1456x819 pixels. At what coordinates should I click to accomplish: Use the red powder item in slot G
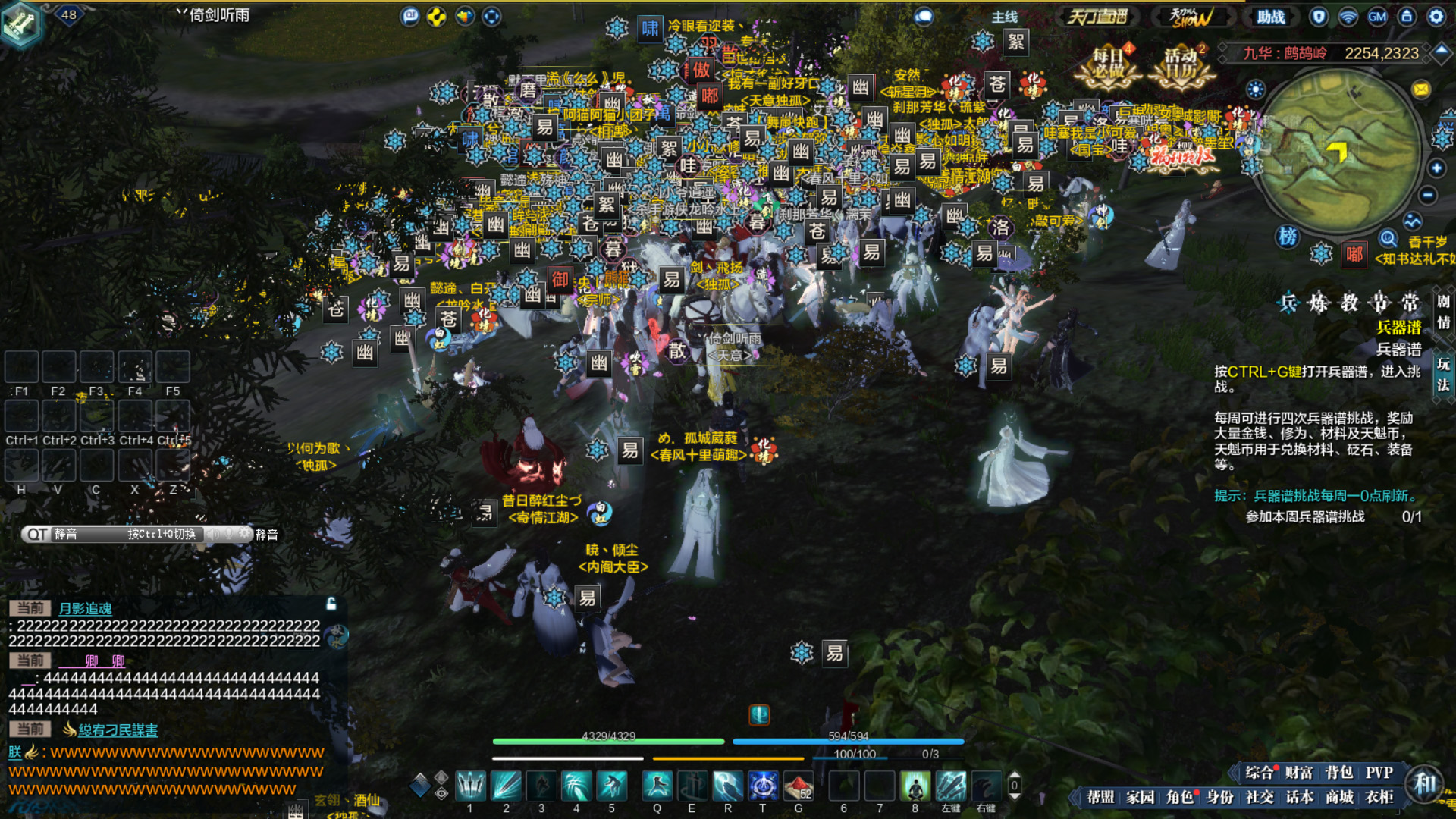(x=798, y=786)
